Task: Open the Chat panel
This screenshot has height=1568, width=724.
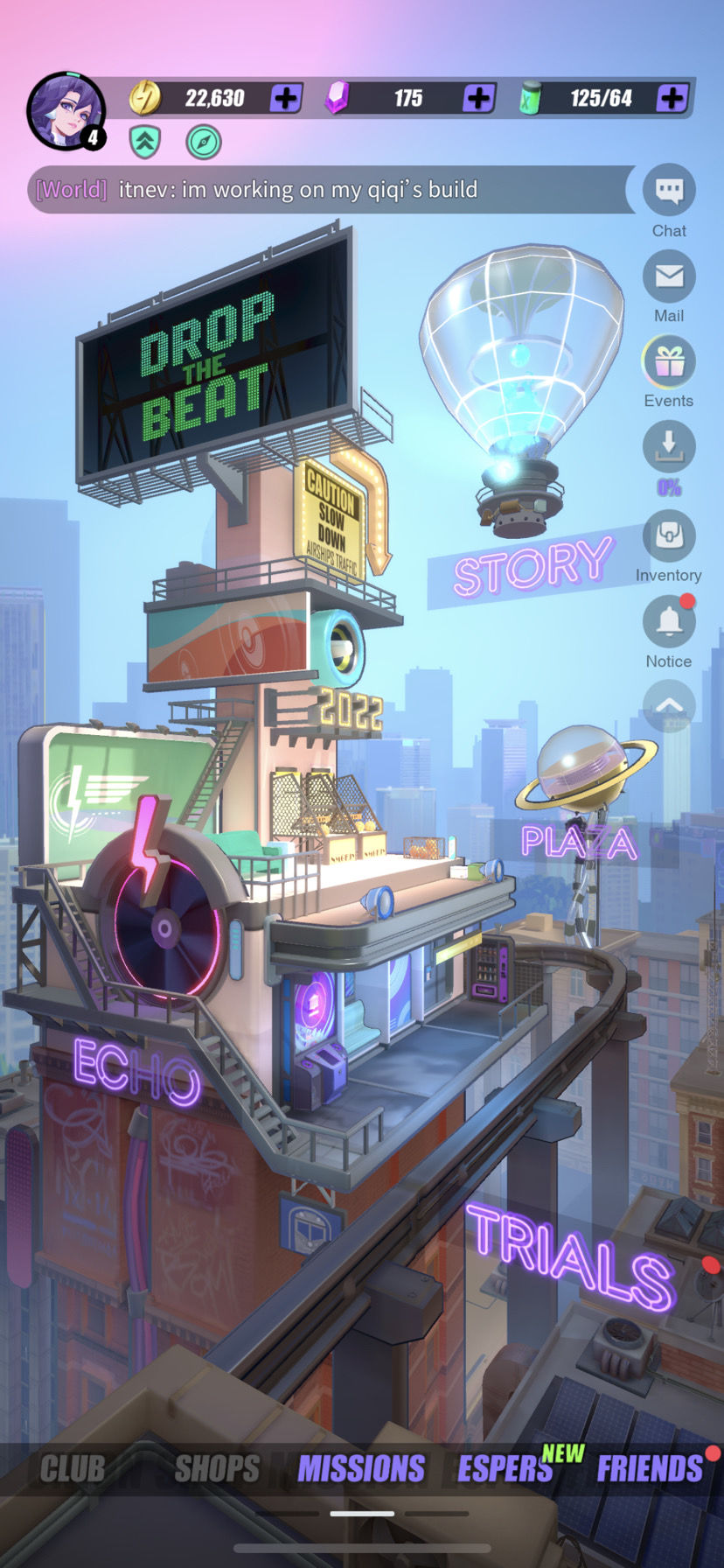Action: pyautogui.click(x=669, y=191)
